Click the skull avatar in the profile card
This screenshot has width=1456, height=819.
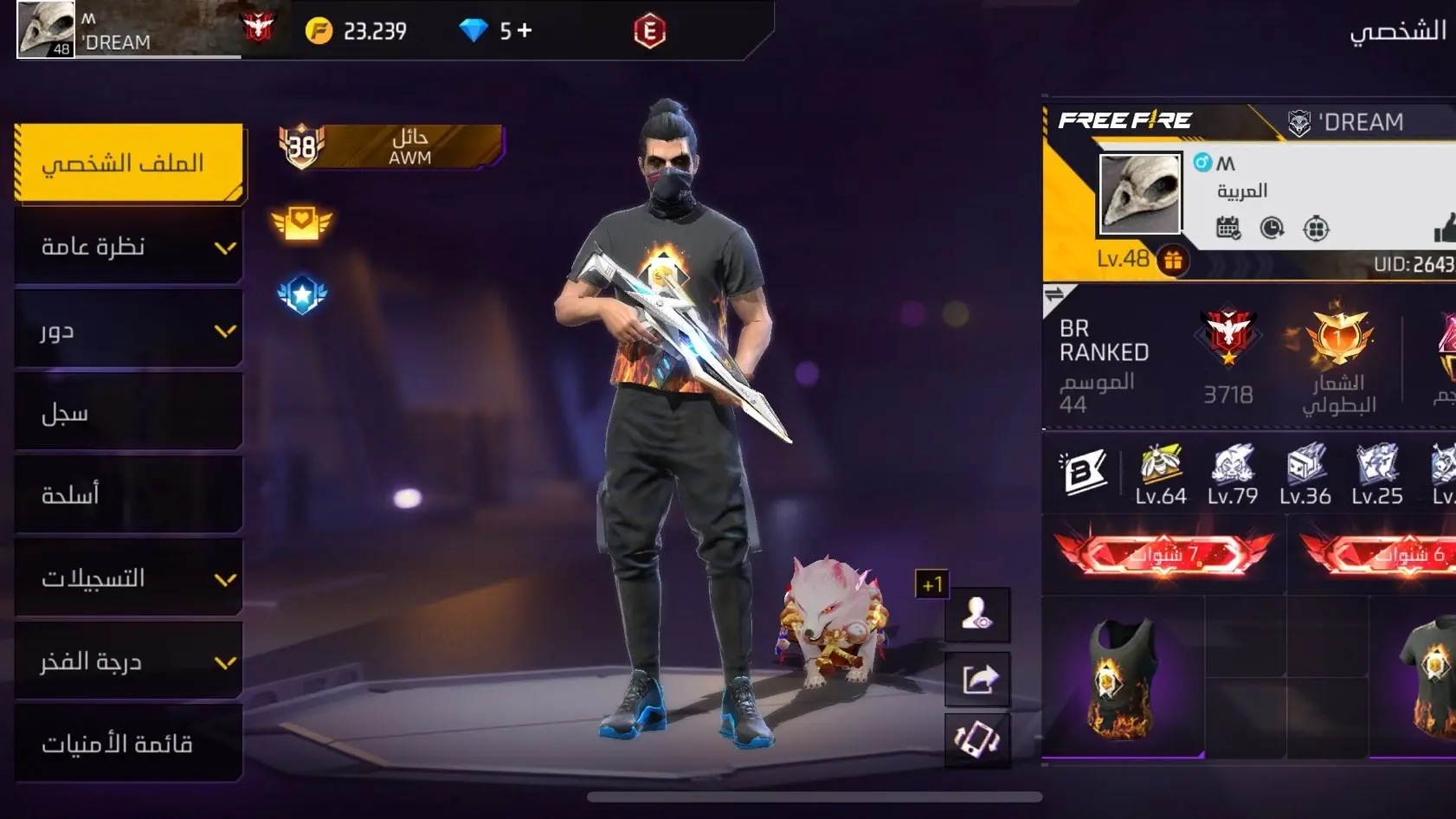pyautogui.click(x=1139, y=195)
